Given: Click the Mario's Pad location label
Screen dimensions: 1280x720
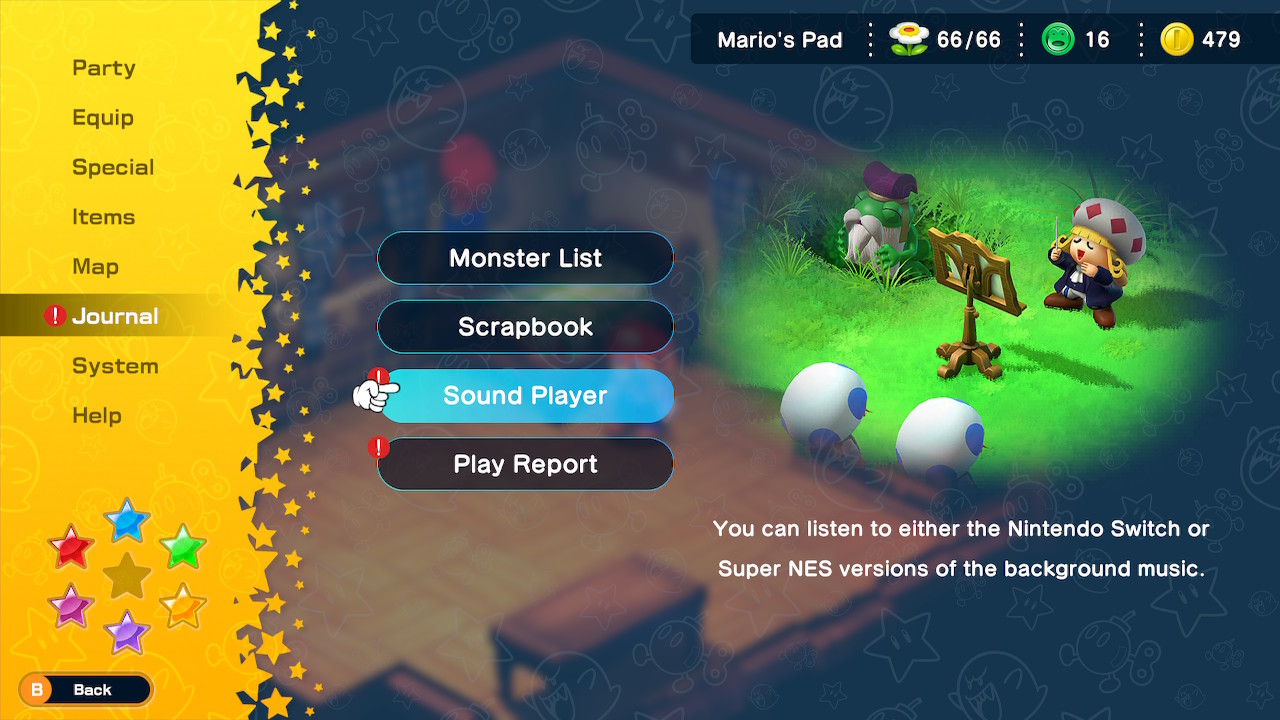Looking at the screenshot, I should (779, 39).
